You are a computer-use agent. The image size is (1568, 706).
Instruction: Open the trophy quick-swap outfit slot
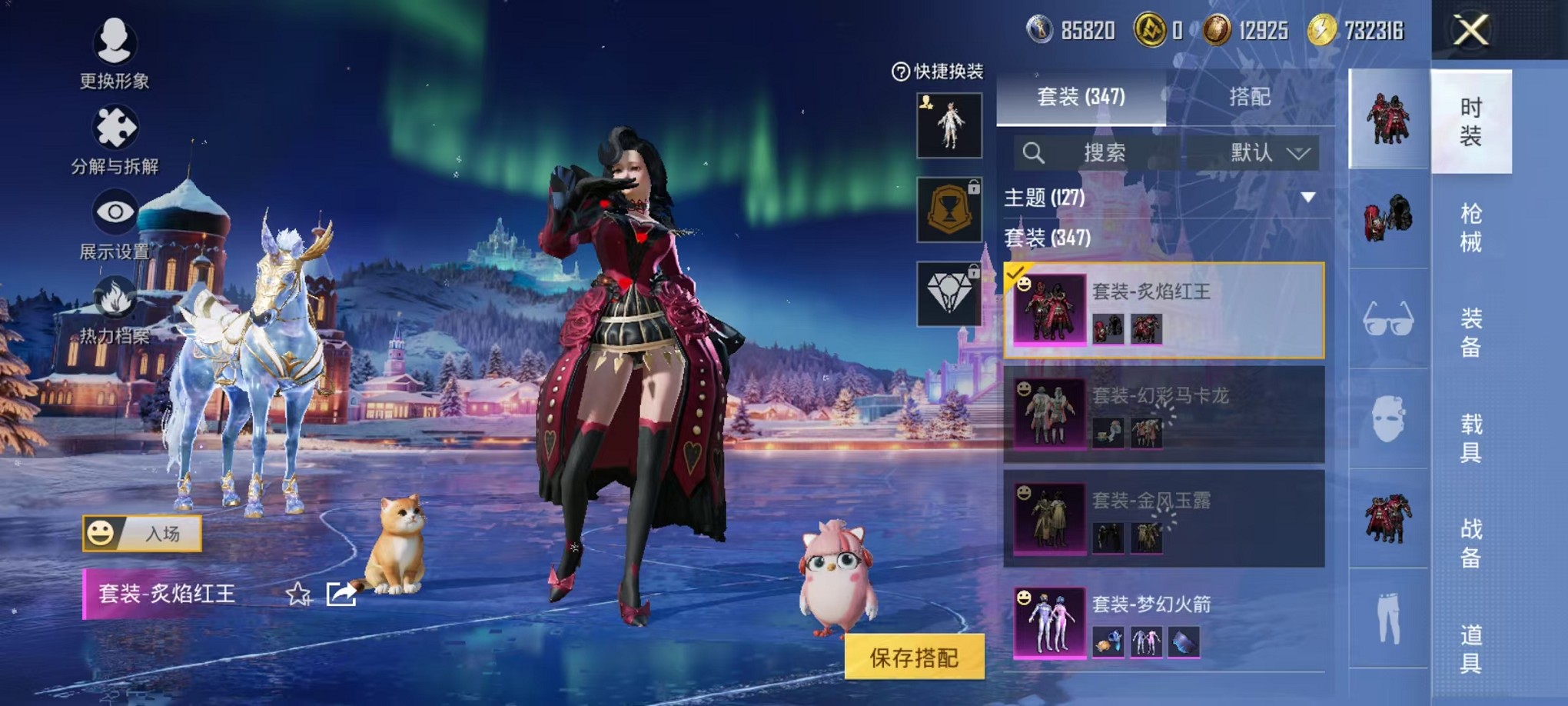coord(948,210)
